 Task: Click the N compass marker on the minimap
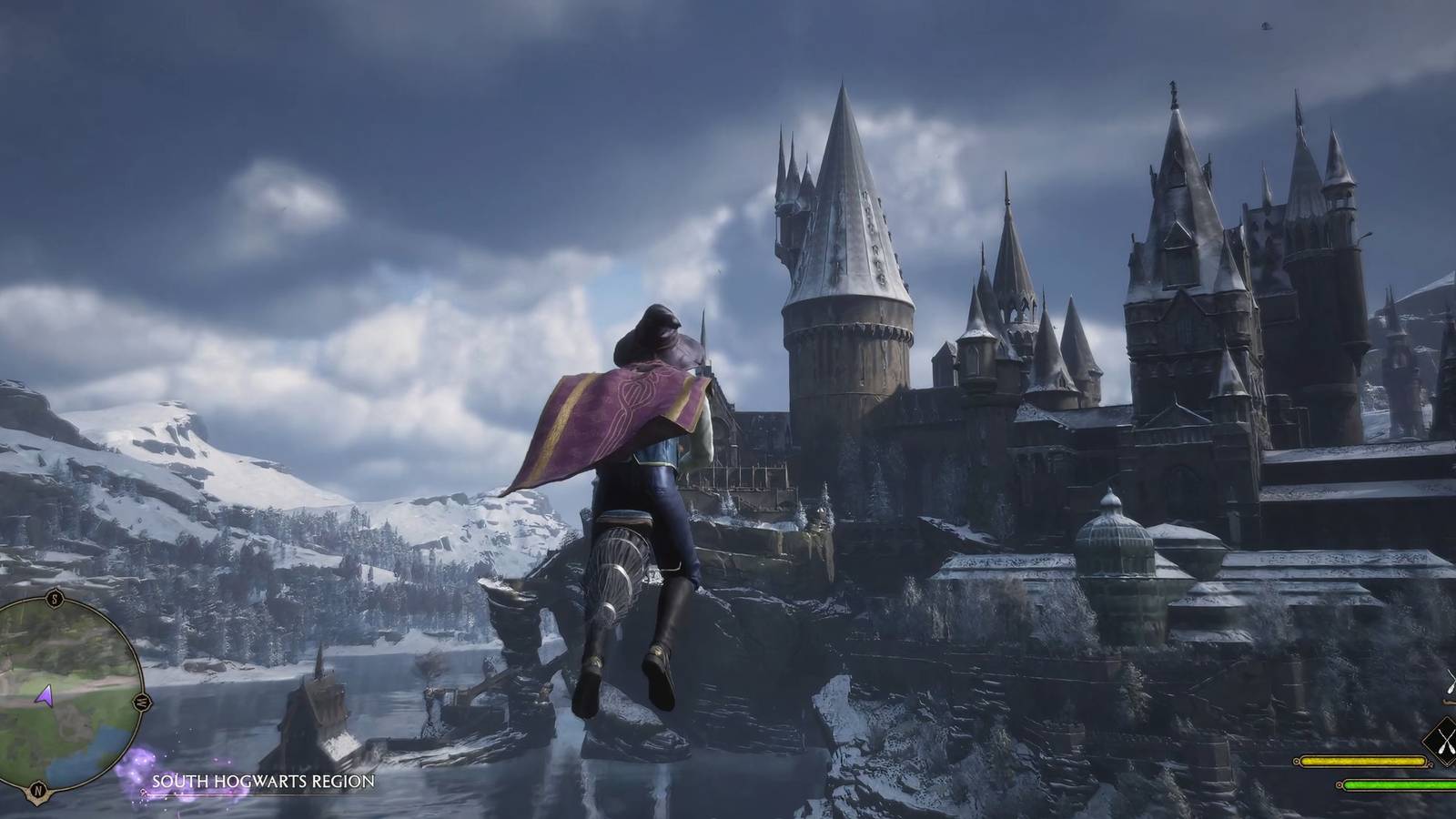(36, 789)
